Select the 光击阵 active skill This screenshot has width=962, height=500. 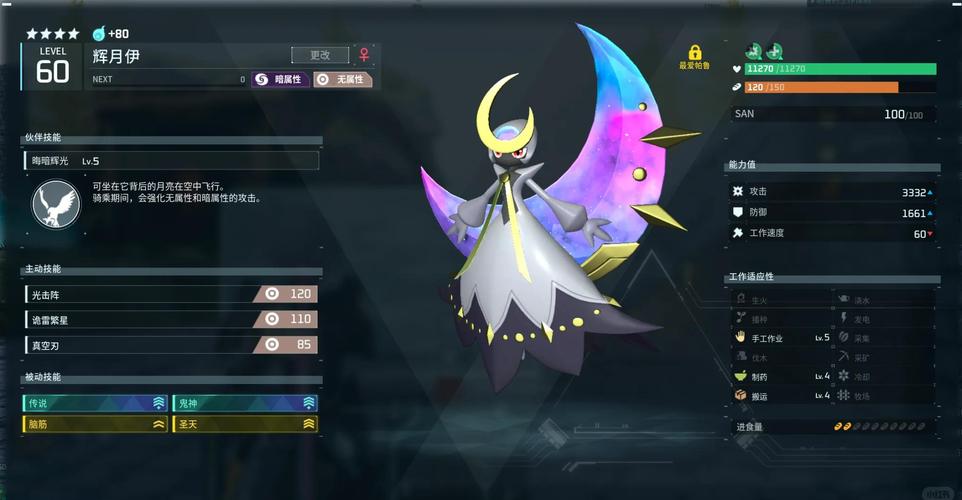pyautogui.click(x=171, y=294)
